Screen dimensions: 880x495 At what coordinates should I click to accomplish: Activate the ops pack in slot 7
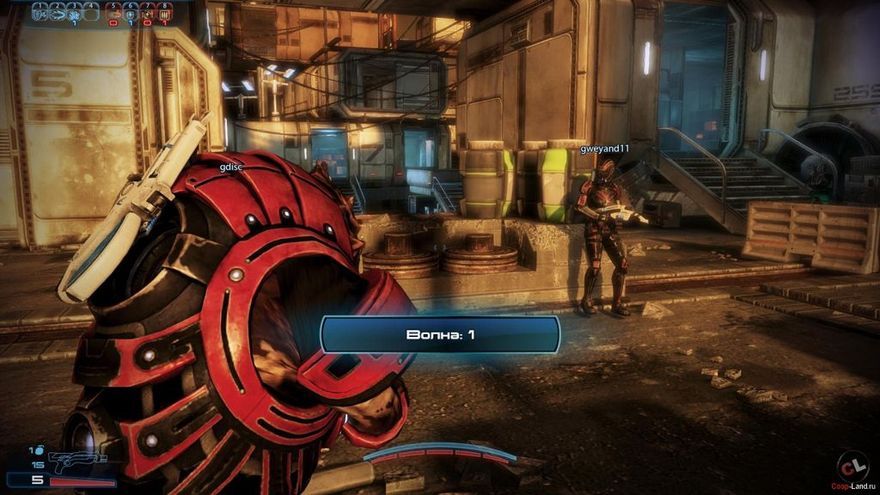pyautogui.click(x=148, y=11)
